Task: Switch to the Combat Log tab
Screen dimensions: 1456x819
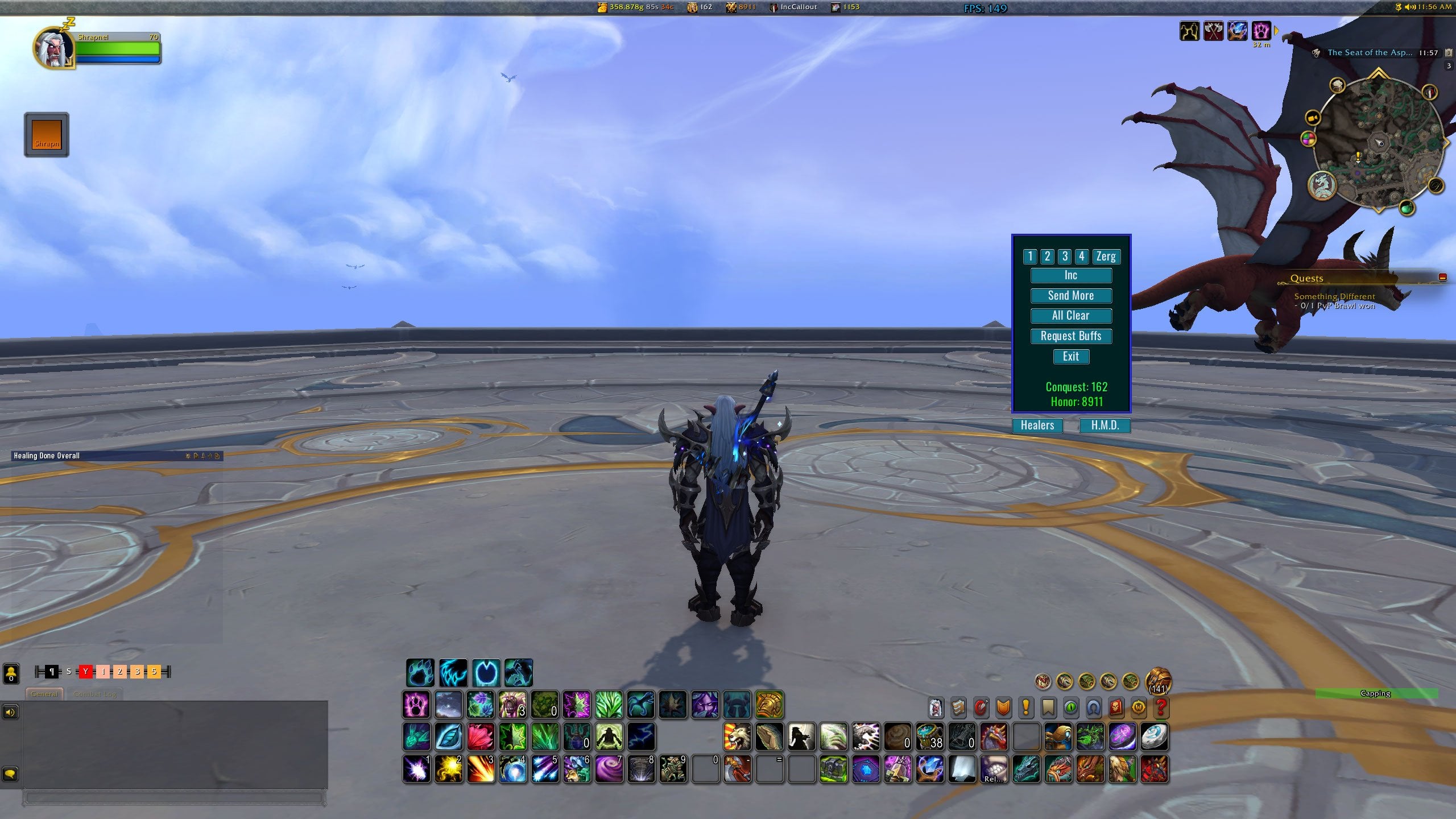Action: click(x=95, y=694)
